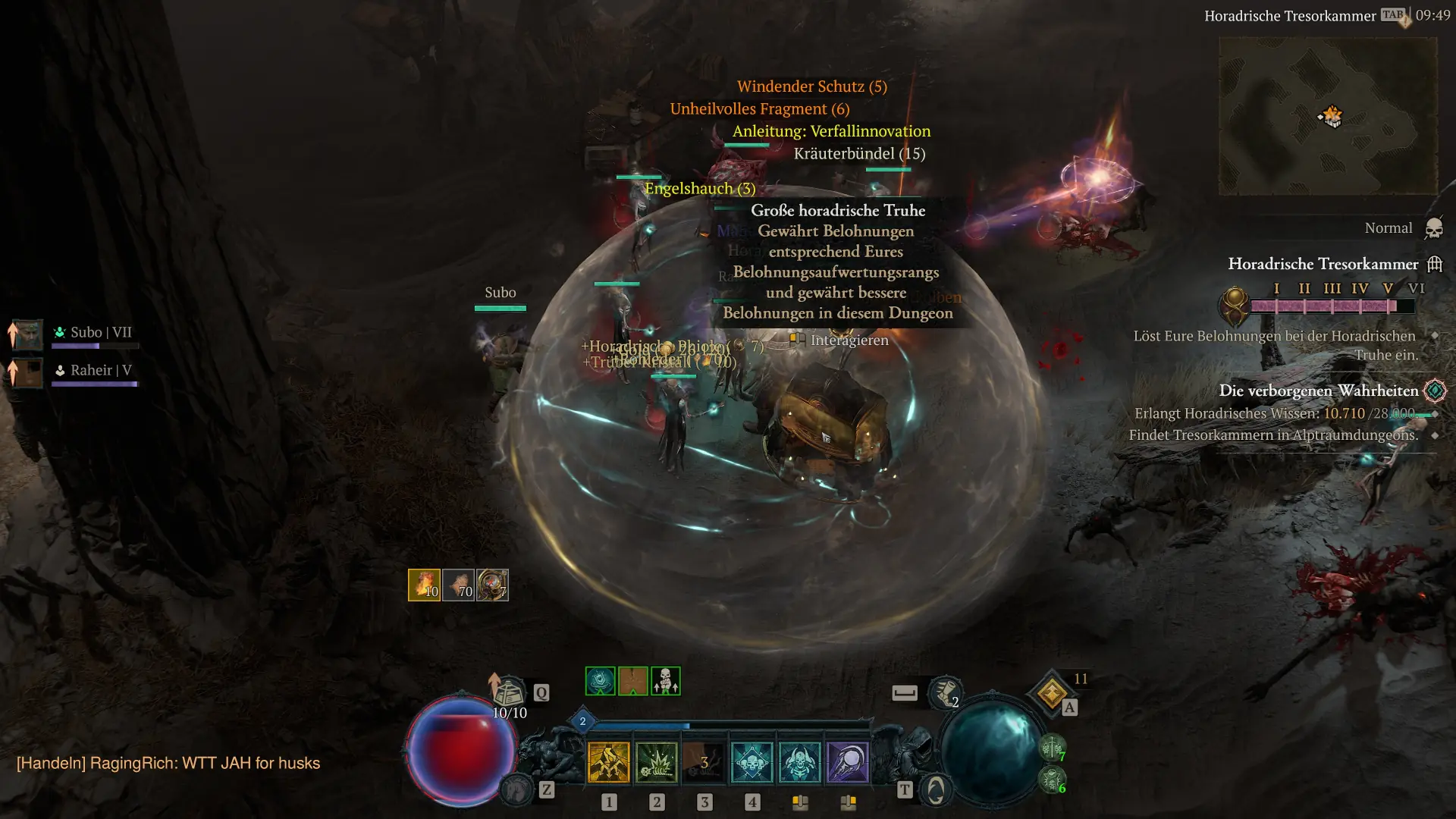Toggle the skeleton buff with green arrows
The width and height of the screenshot is (1456, 819).
665,681
